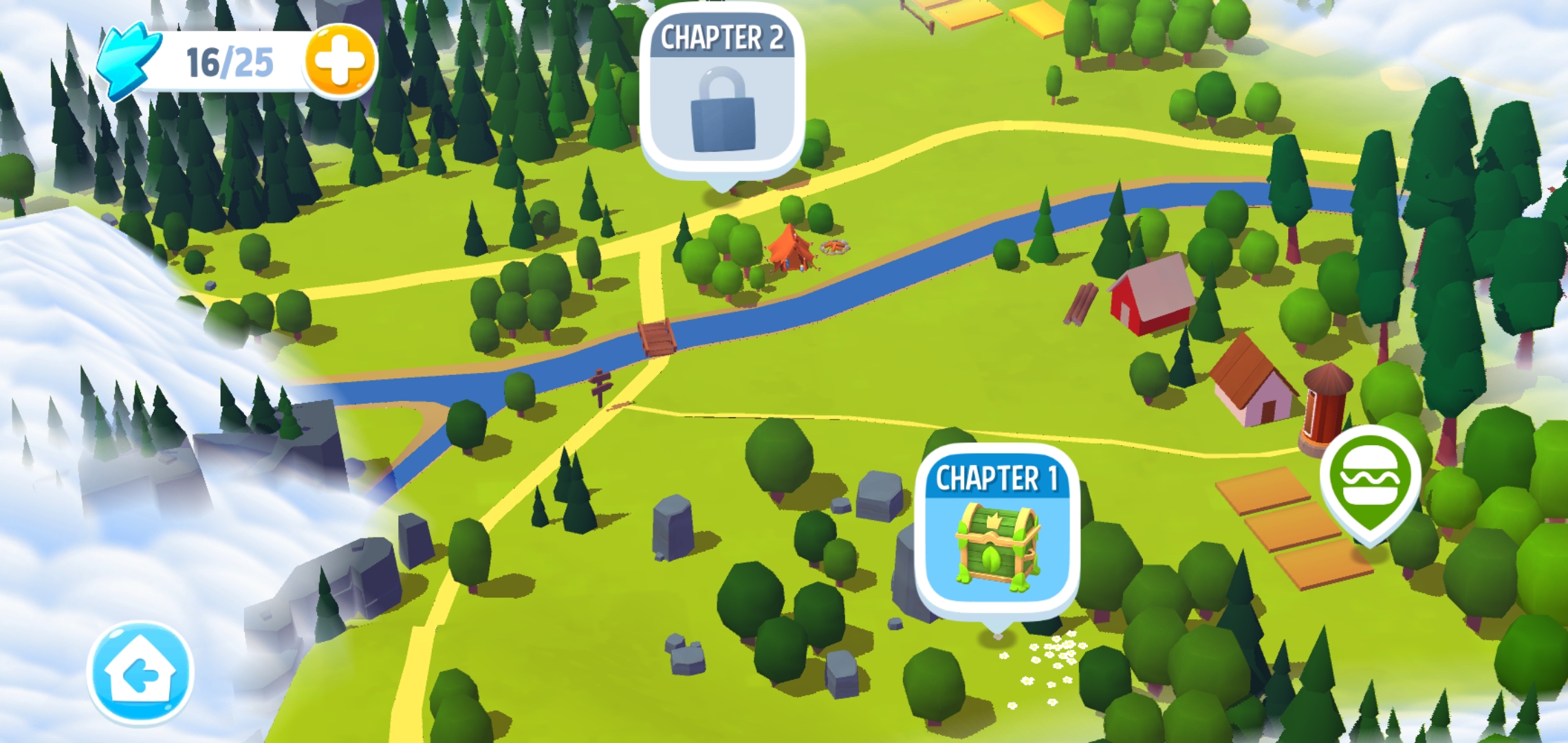The image size is (1568, 743).
Task: Open the Chapter 1 treasure chest marker
Action: (997, 535)
